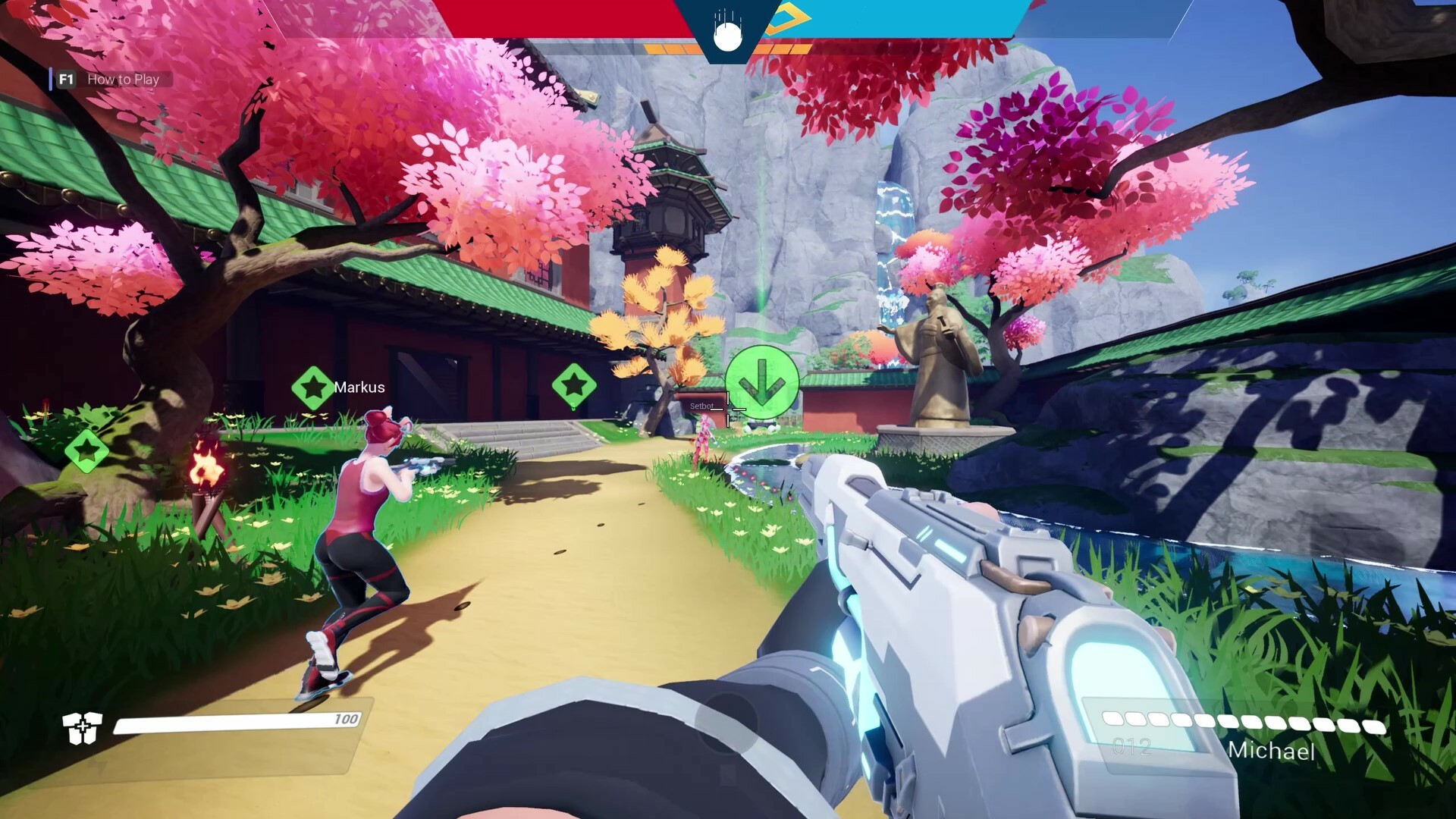Open the How to Play guide
This screenshot has width=1456, height=819.
pyautogui.click(x=123, y=79)
